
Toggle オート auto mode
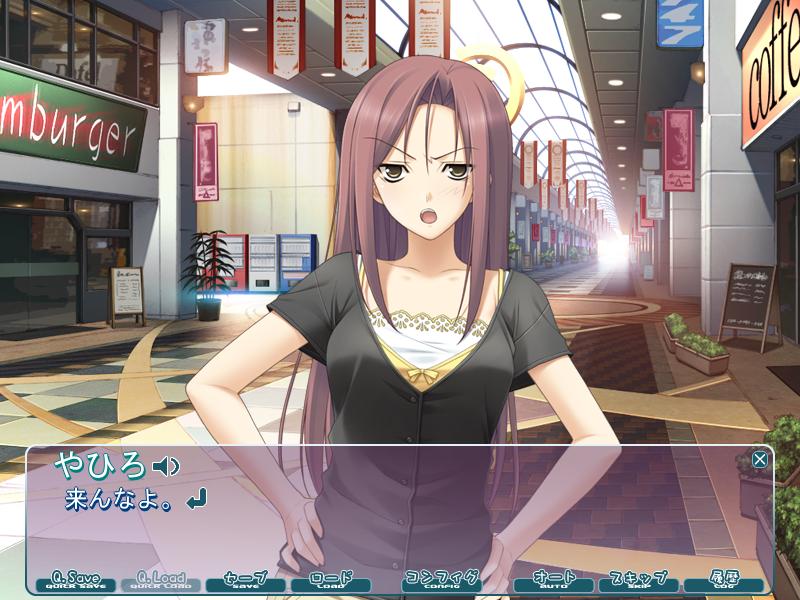[553, 580]
